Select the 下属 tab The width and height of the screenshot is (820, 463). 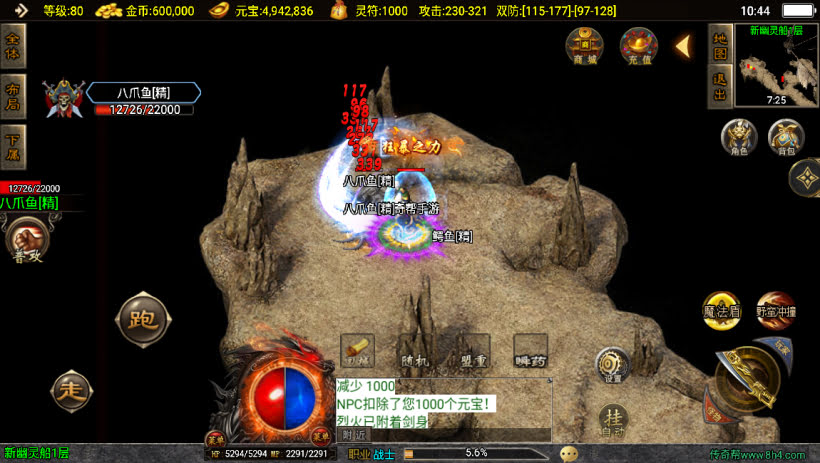14,147
